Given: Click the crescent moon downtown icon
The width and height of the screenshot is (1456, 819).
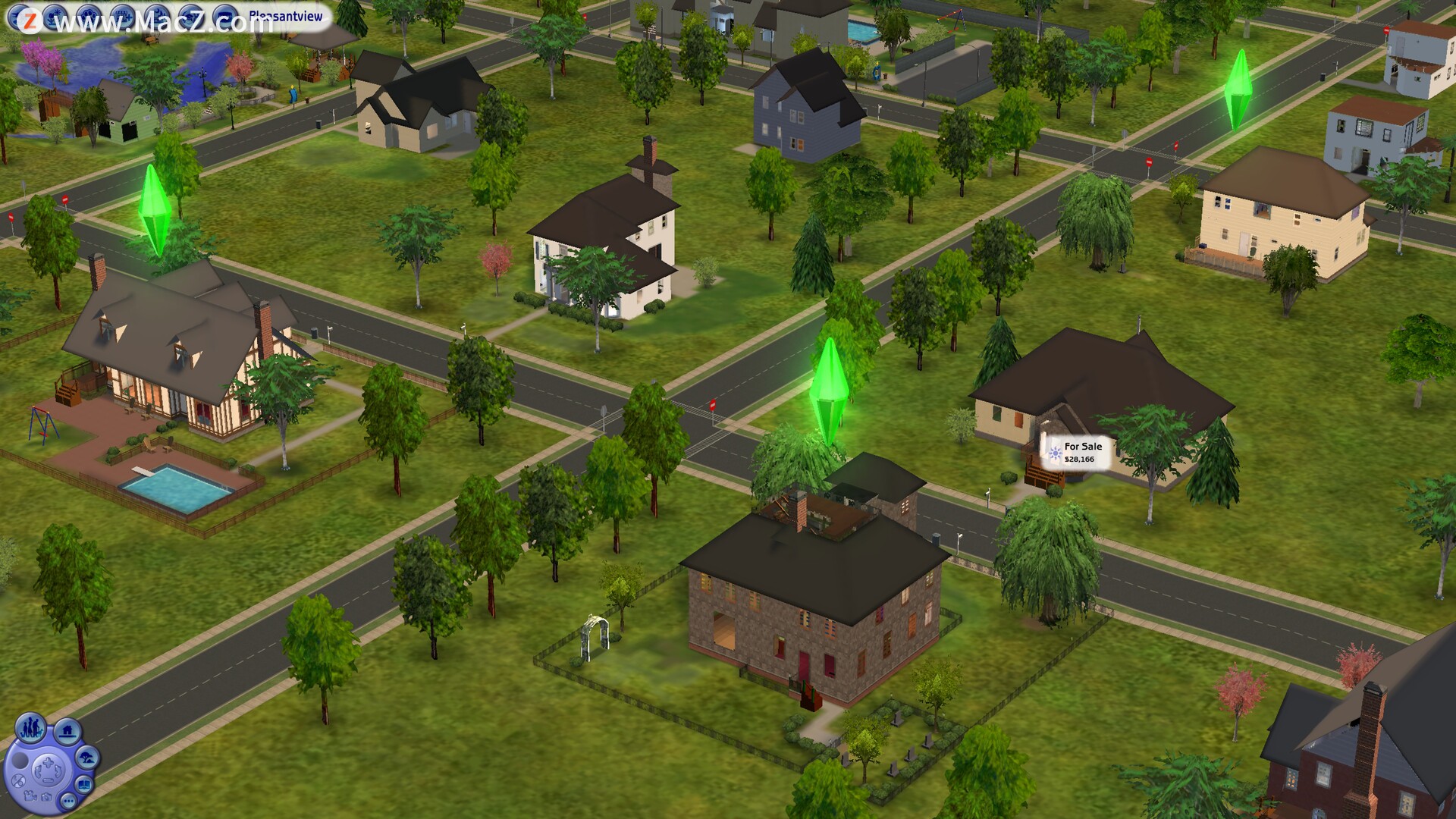Looking at the screenshot, I should (x=157, y=17).
